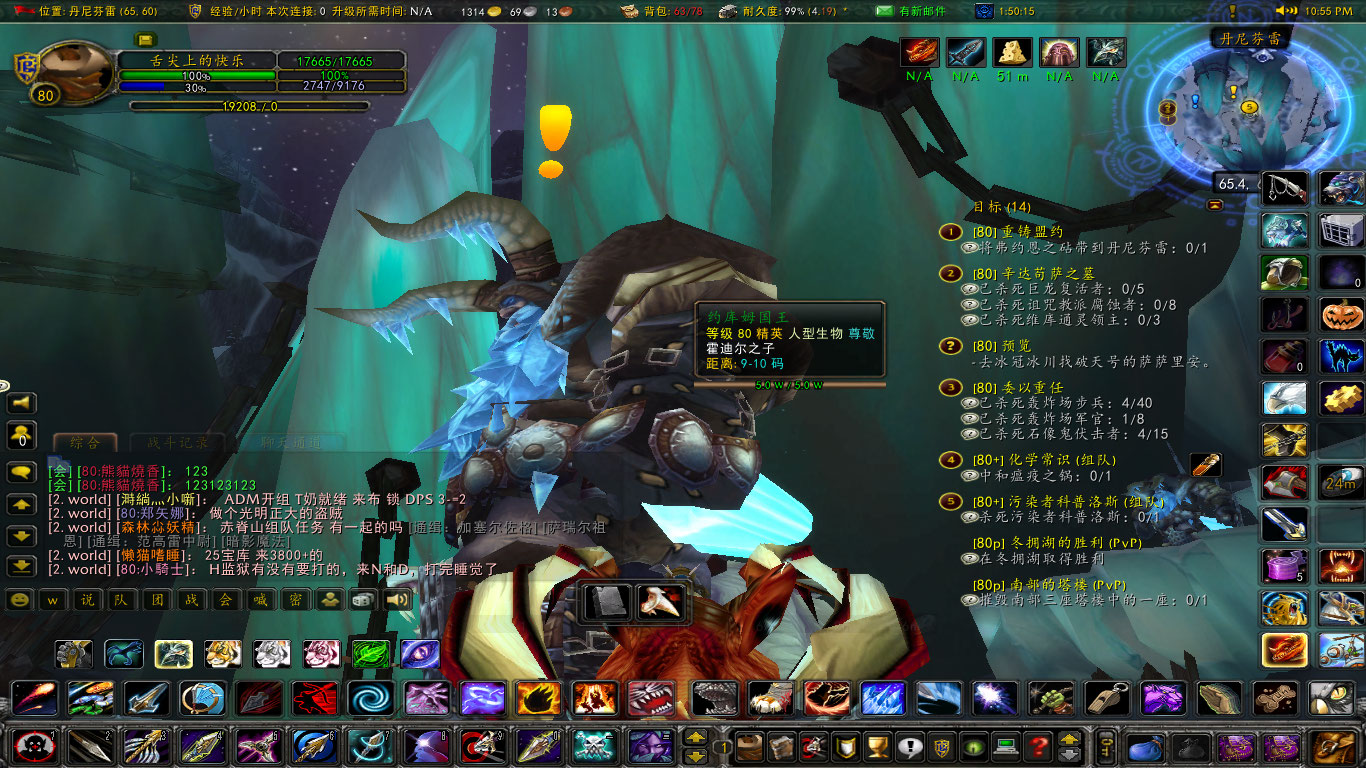Viewport: 1366px width, 768px height.
Task: Collapse the 目标 (14) quest tracker arrow
Action: tap(1214, 205)
